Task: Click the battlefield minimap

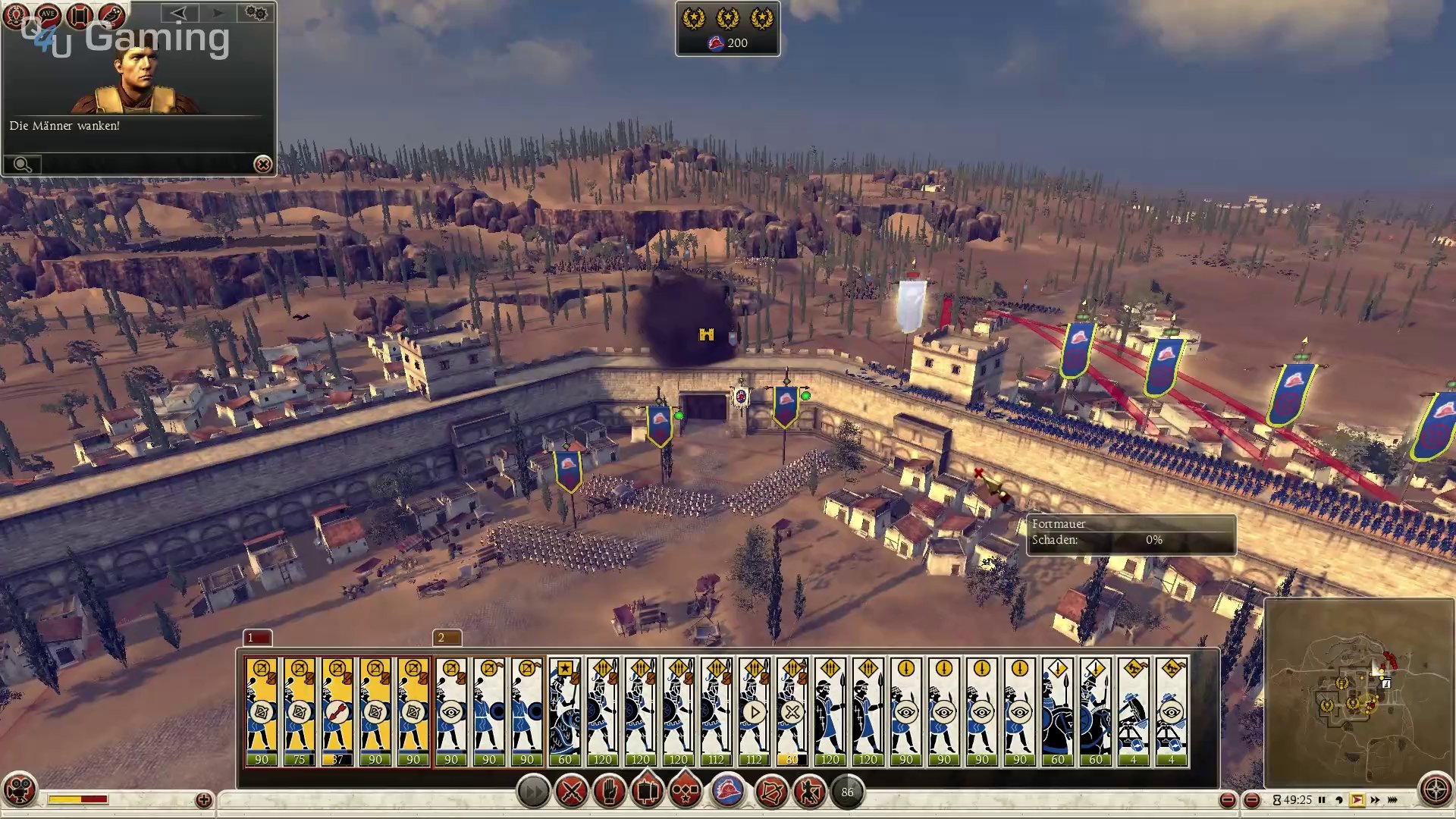Action: click(x=1357, y=692)
